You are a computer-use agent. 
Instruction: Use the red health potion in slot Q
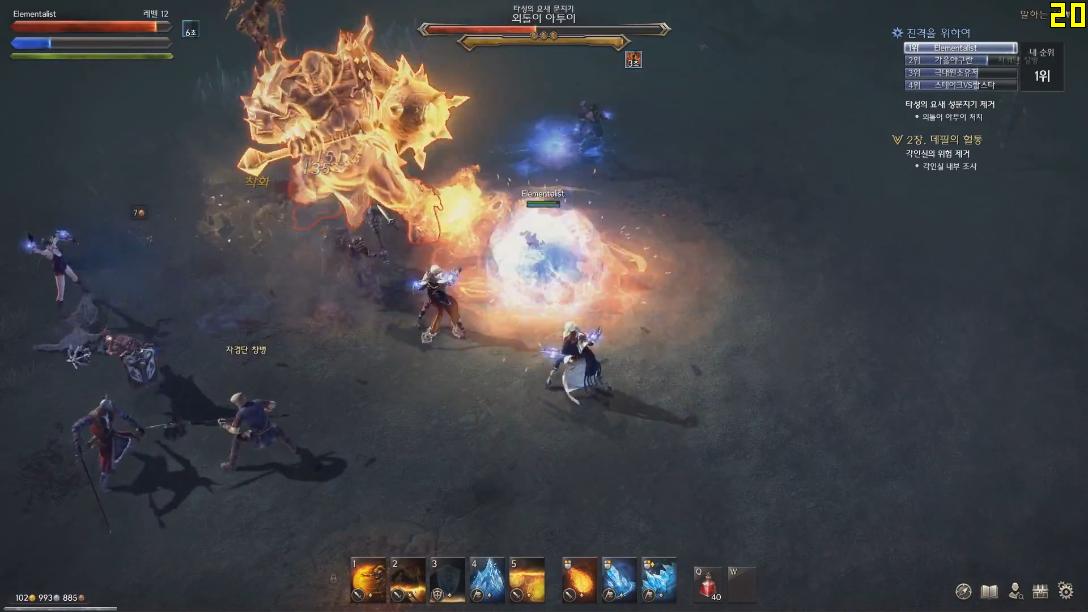pos(709,583)
